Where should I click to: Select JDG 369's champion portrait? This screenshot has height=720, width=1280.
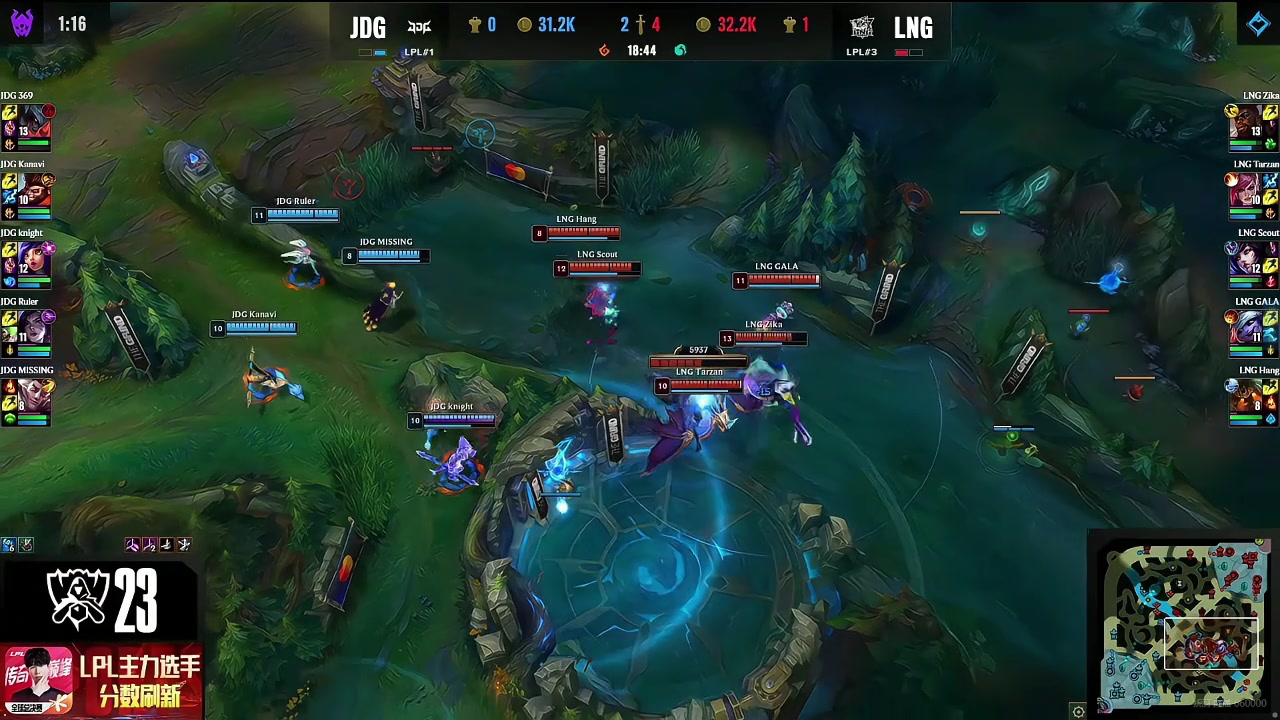[x=34, y=123]
